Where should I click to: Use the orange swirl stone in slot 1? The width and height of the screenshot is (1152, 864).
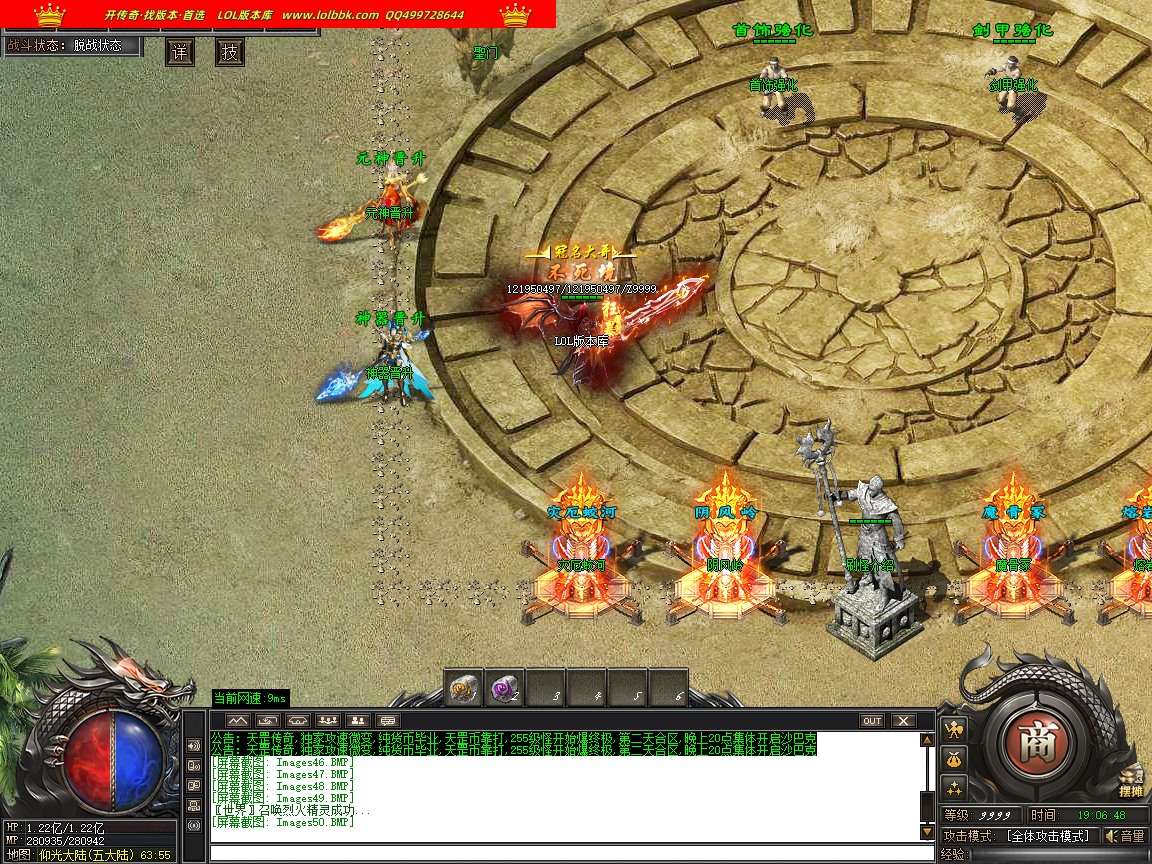click(463, 688)
